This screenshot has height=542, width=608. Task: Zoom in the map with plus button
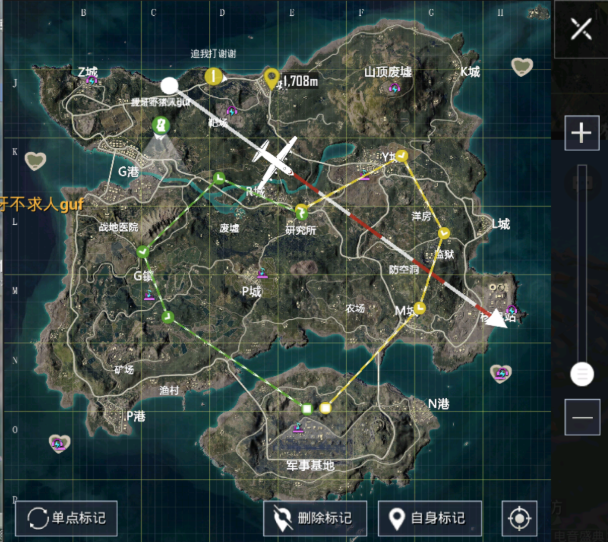coord(581,132)
